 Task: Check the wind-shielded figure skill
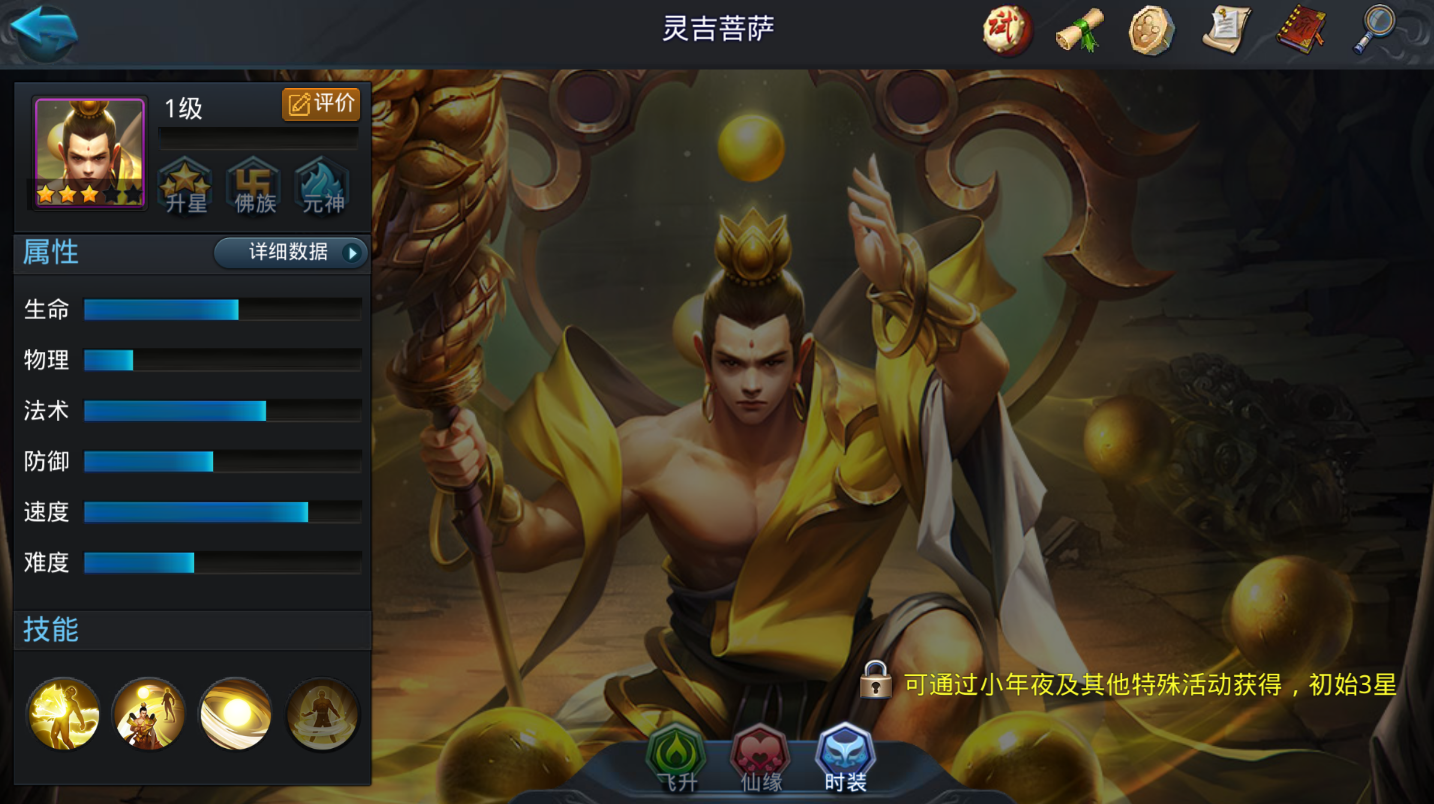click(x=322, y=714)
